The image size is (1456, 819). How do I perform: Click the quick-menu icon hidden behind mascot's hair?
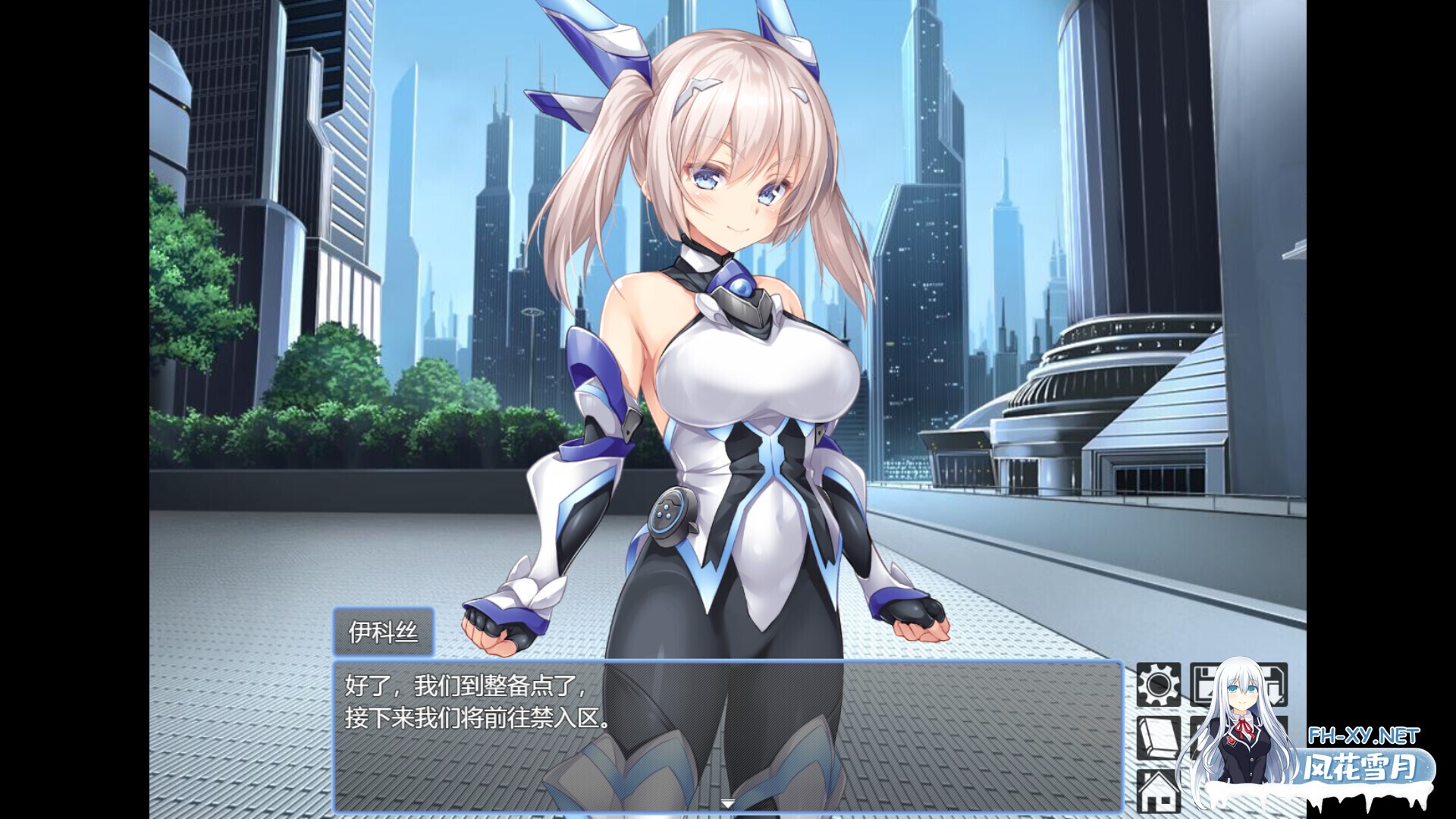click(1213, 739)
